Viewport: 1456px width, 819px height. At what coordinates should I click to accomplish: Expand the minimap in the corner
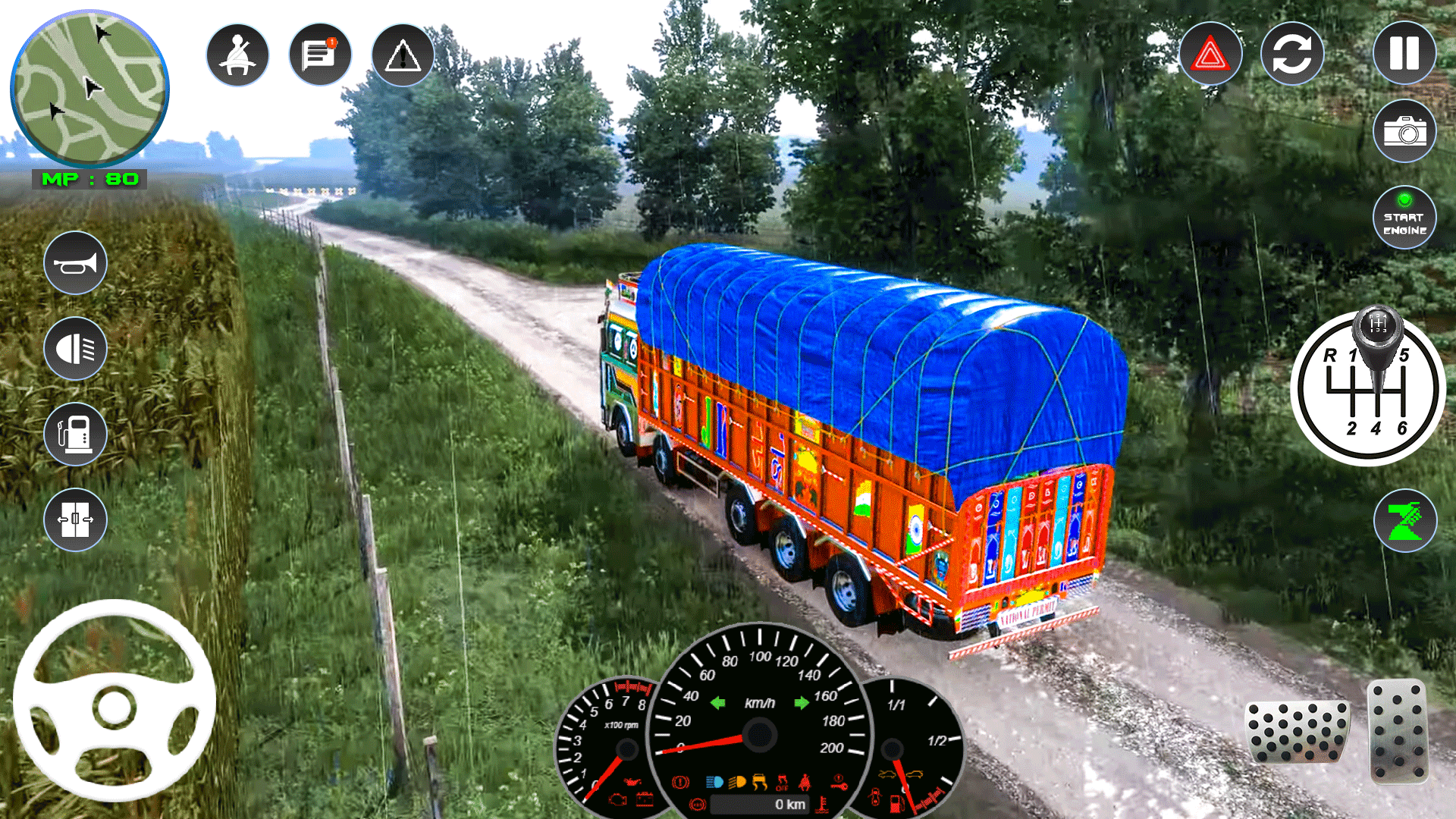(91, 89)
